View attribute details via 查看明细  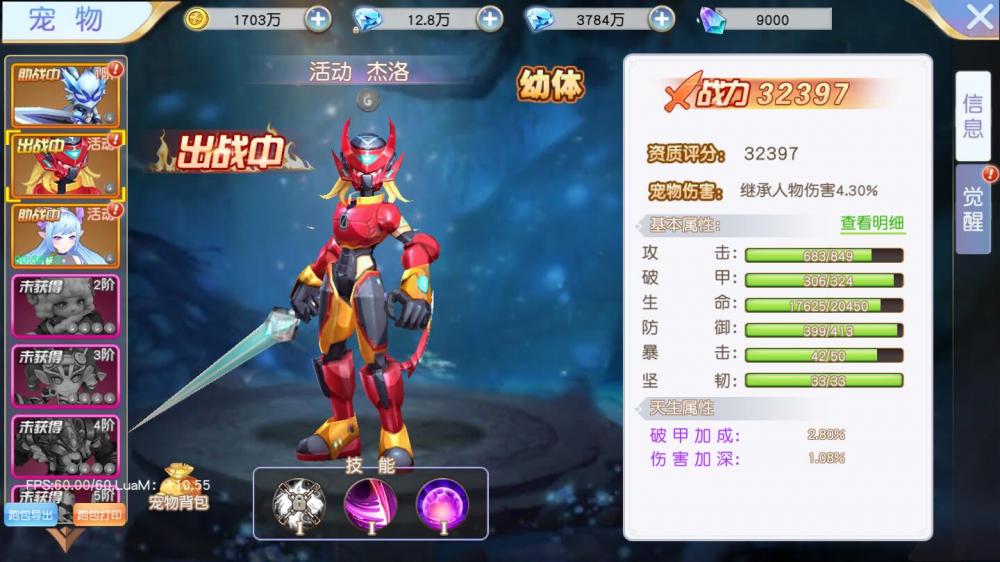tap(872, 224)
